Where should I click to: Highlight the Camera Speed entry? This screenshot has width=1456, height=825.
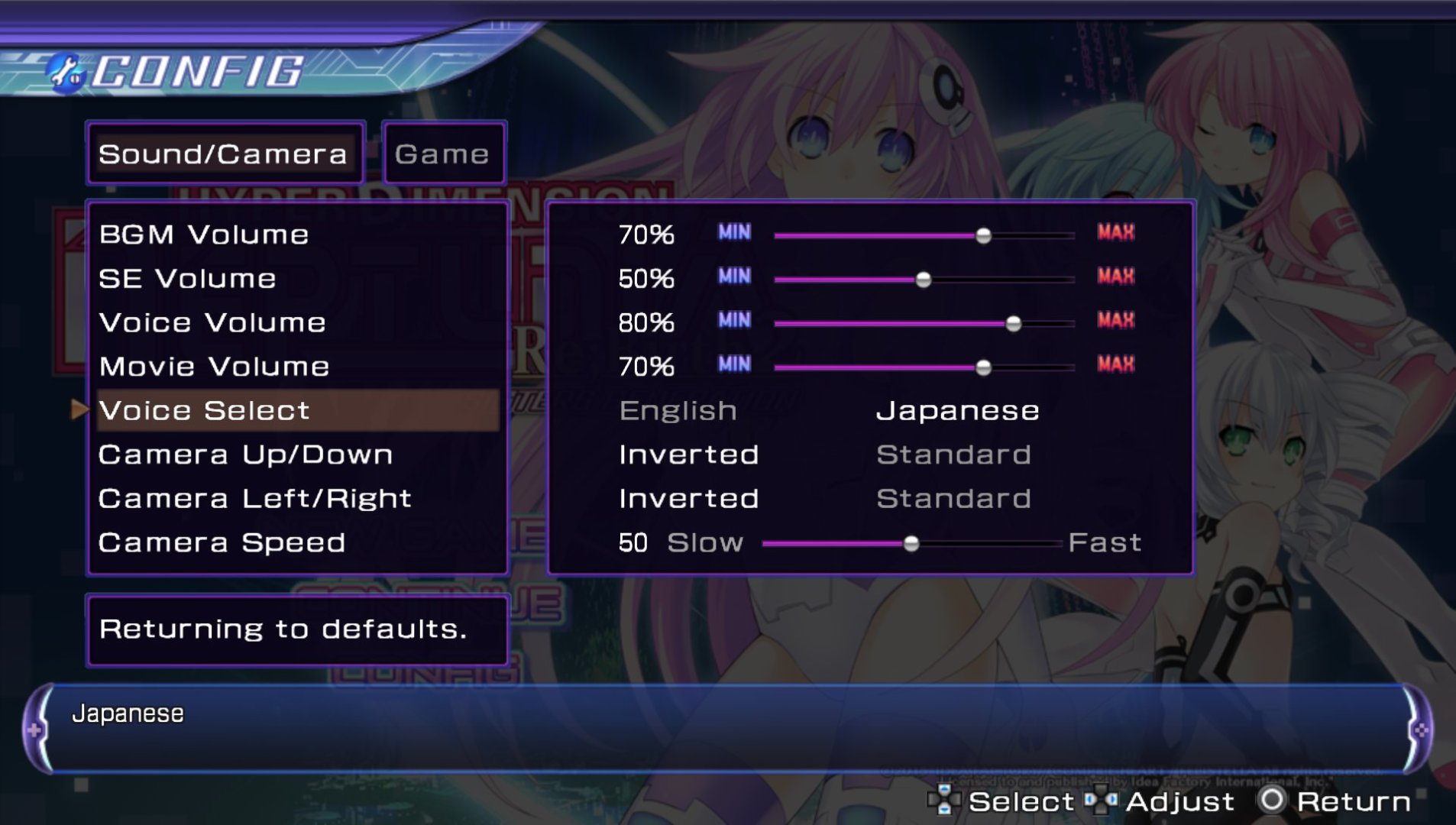point(222,543)
